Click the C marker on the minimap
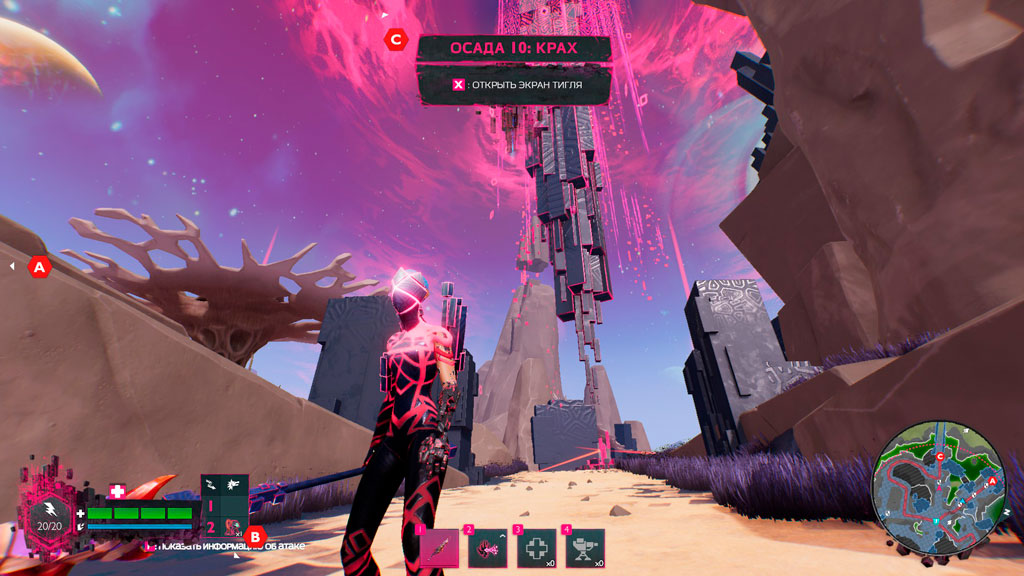The width and height of the screenshot is (1024, 576). click(939, 456)
